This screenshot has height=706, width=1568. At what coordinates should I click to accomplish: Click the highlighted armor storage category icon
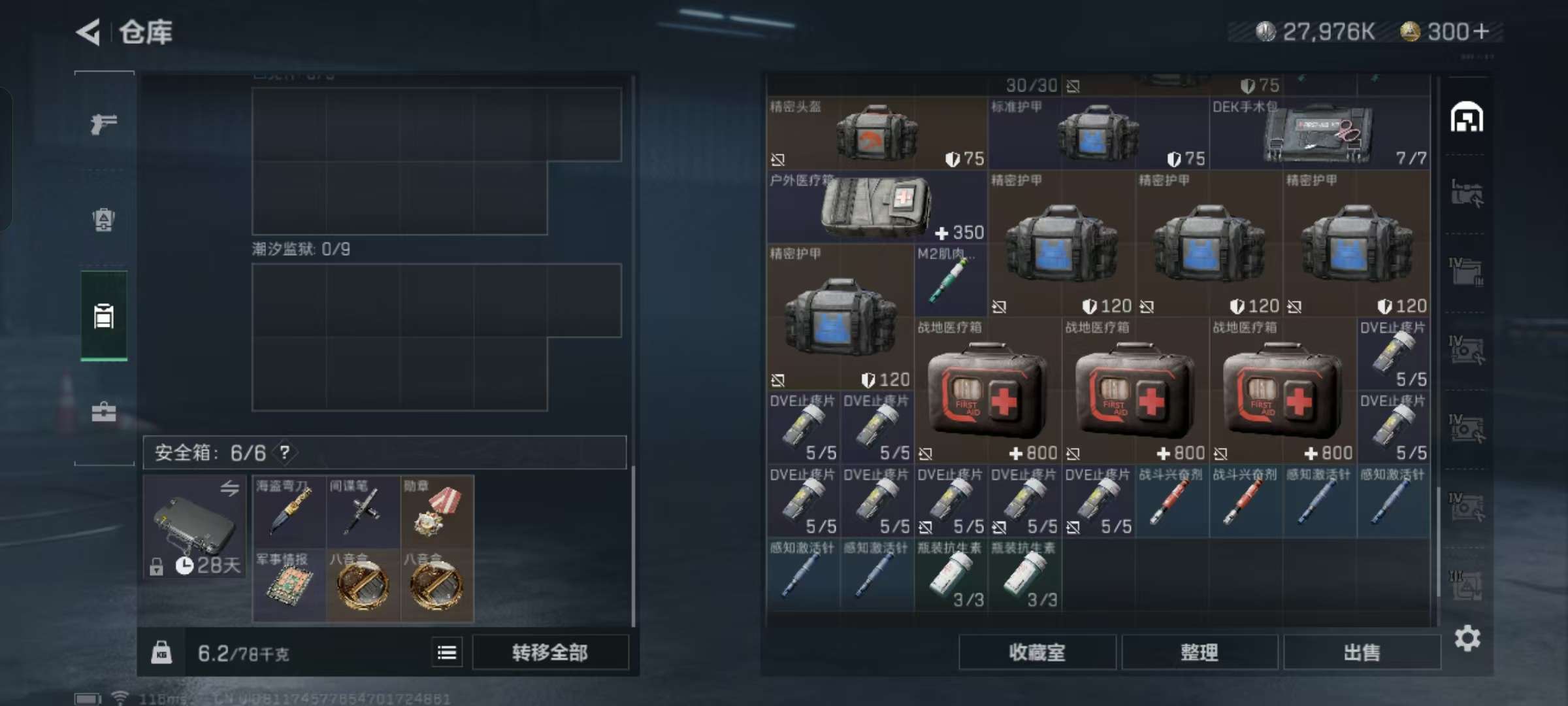click(x=105, y=316)
